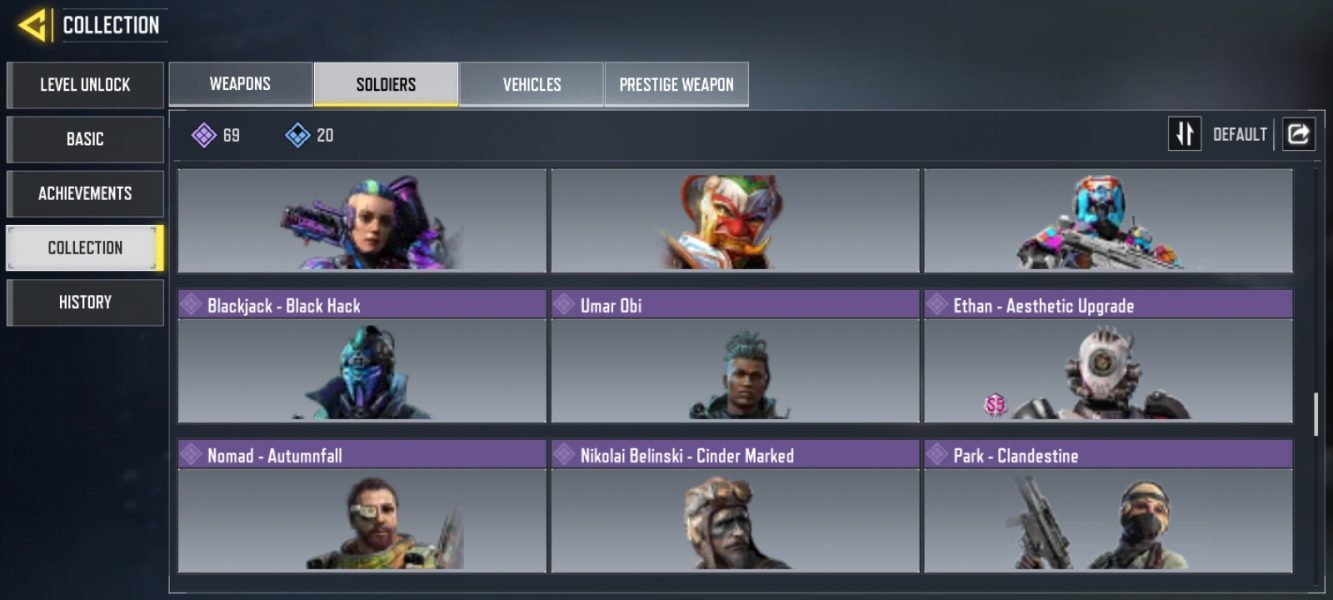Choose the Umar Obi soldier card
1333x600 pixels.
point(735,357)
